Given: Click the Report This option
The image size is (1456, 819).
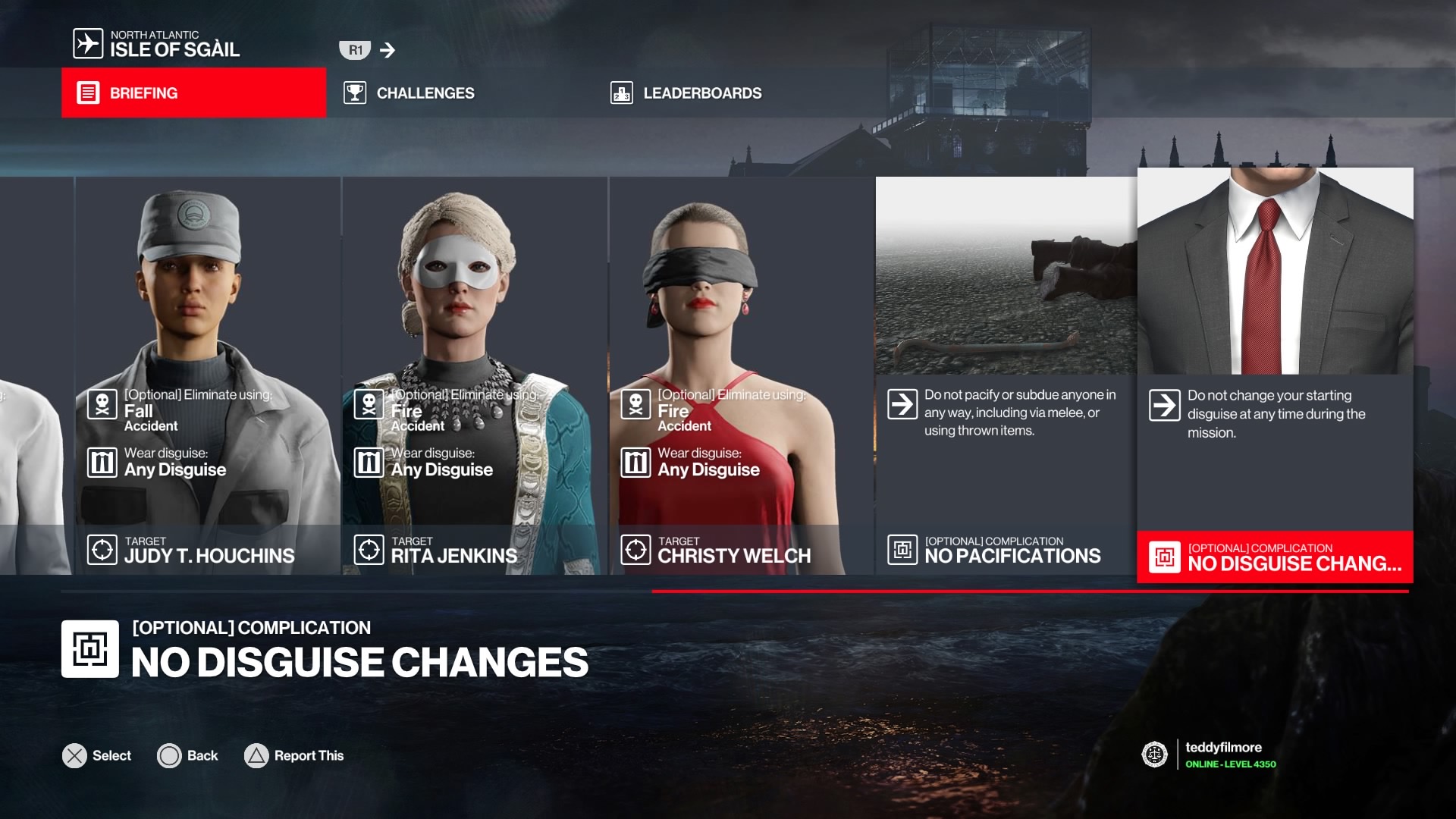Looking at the screenshot, I should (294, 755).
